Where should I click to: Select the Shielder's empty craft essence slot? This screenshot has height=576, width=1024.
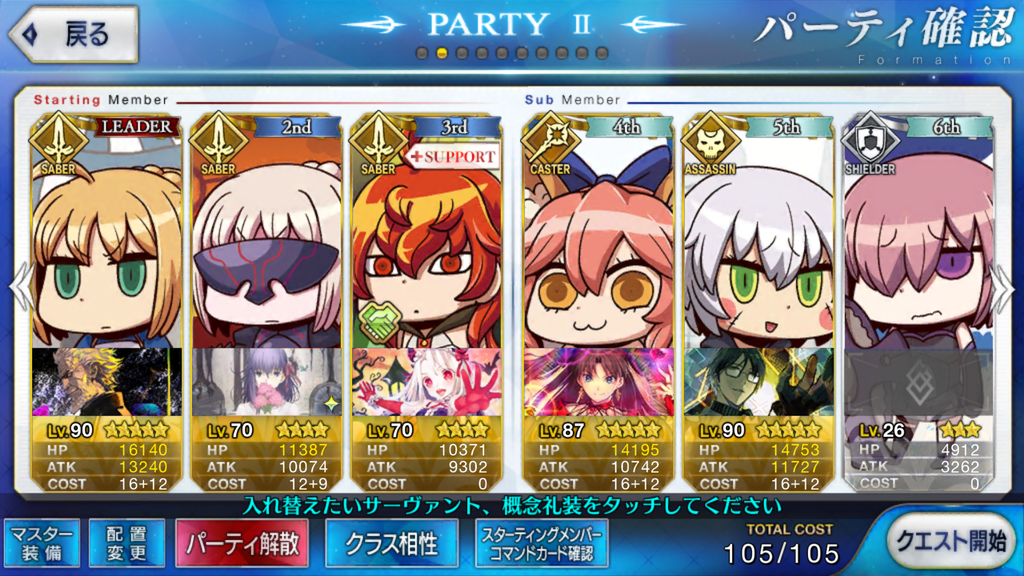pos(919,382)
